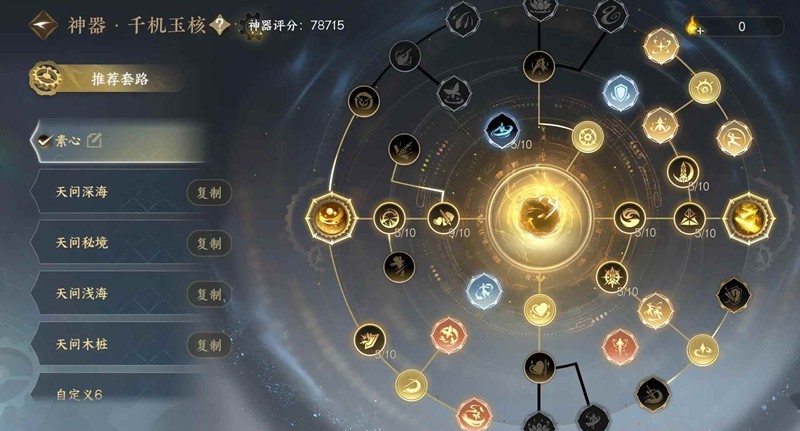800x431 pixels.
Task: Copy the 天问深海 preset
Action: tap(209, 192)
